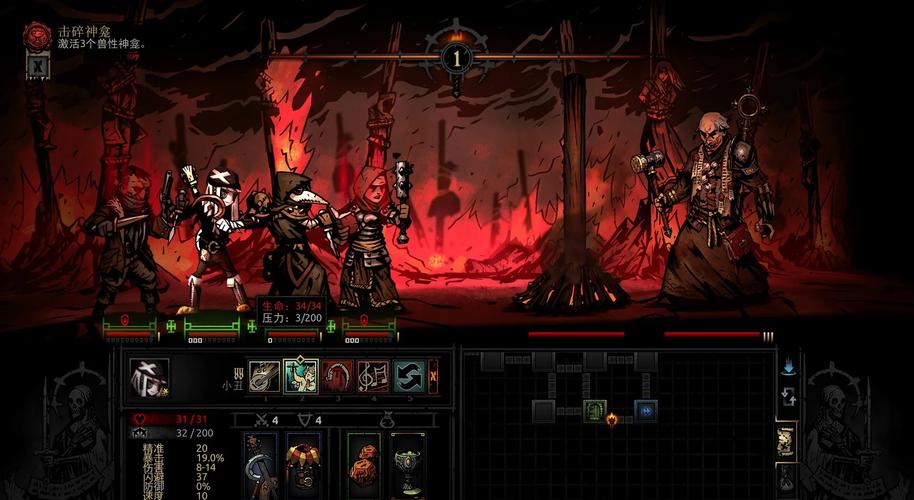
Task: Use the musical notes ballad skill
Action: (x=373, y=376)
